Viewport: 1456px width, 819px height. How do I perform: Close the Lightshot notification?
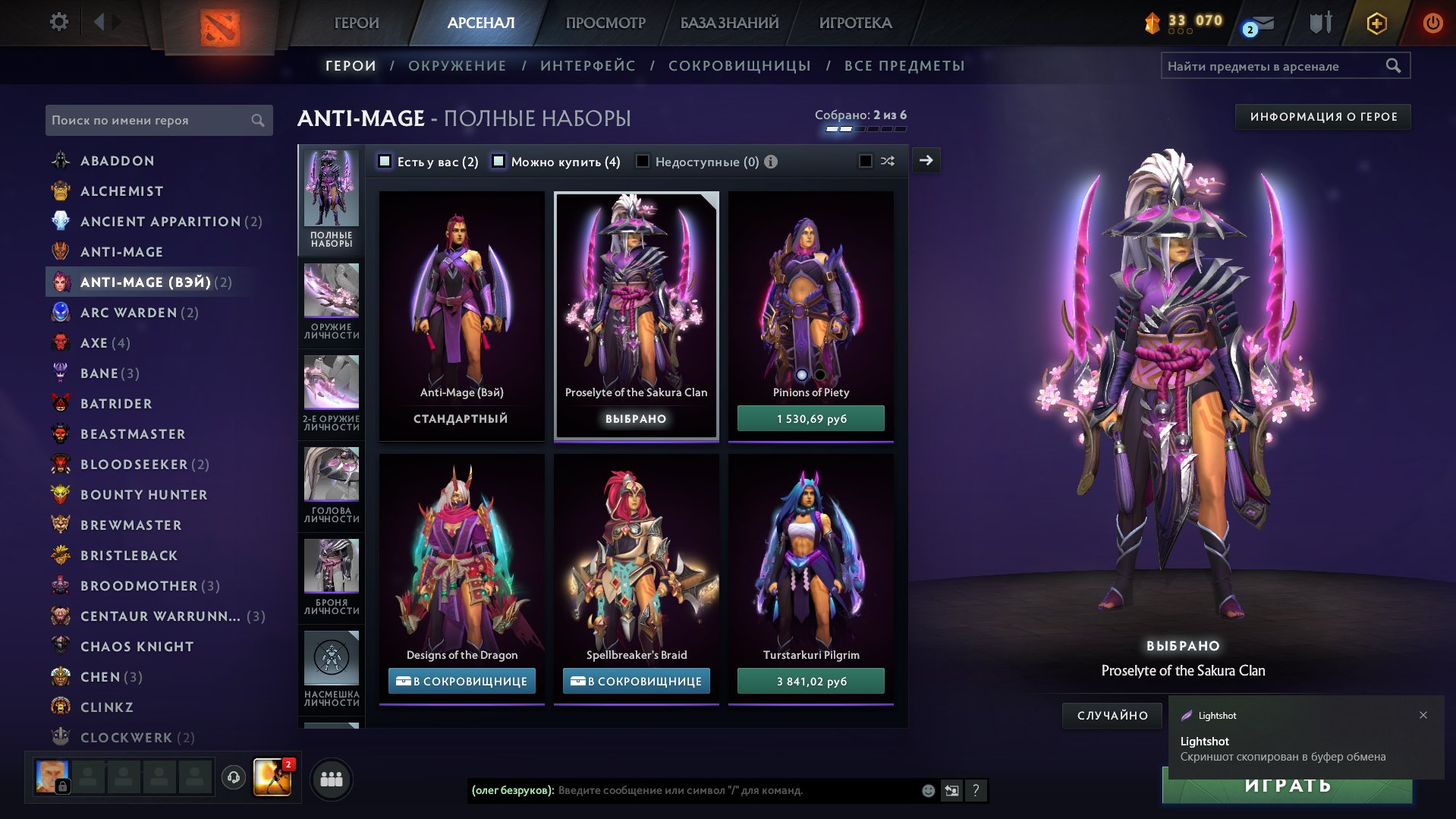(1423, 715)
